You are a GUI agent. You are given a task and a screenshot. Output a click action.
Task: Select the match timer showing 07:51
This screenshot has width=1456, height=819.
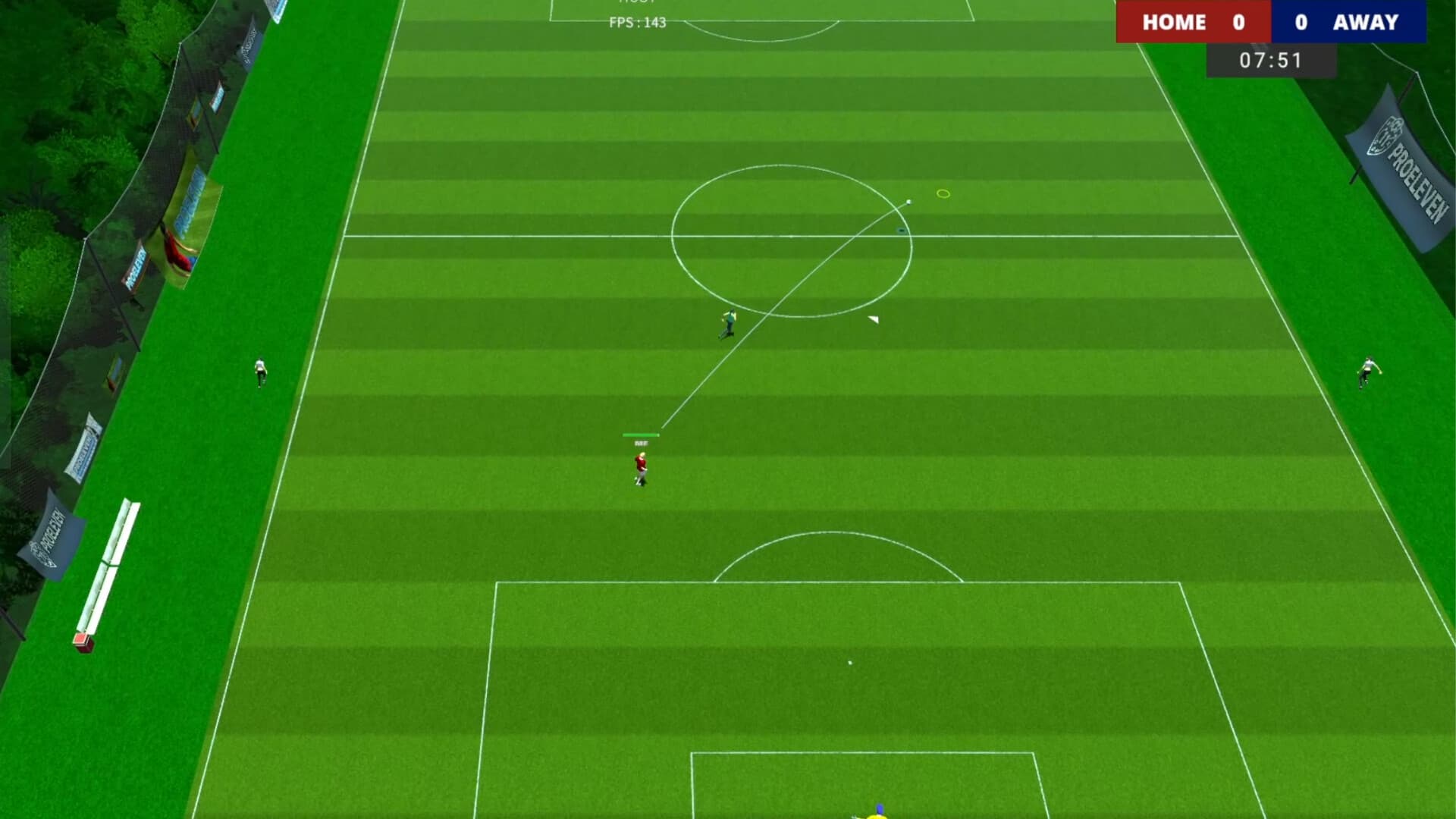point(1269,61)
